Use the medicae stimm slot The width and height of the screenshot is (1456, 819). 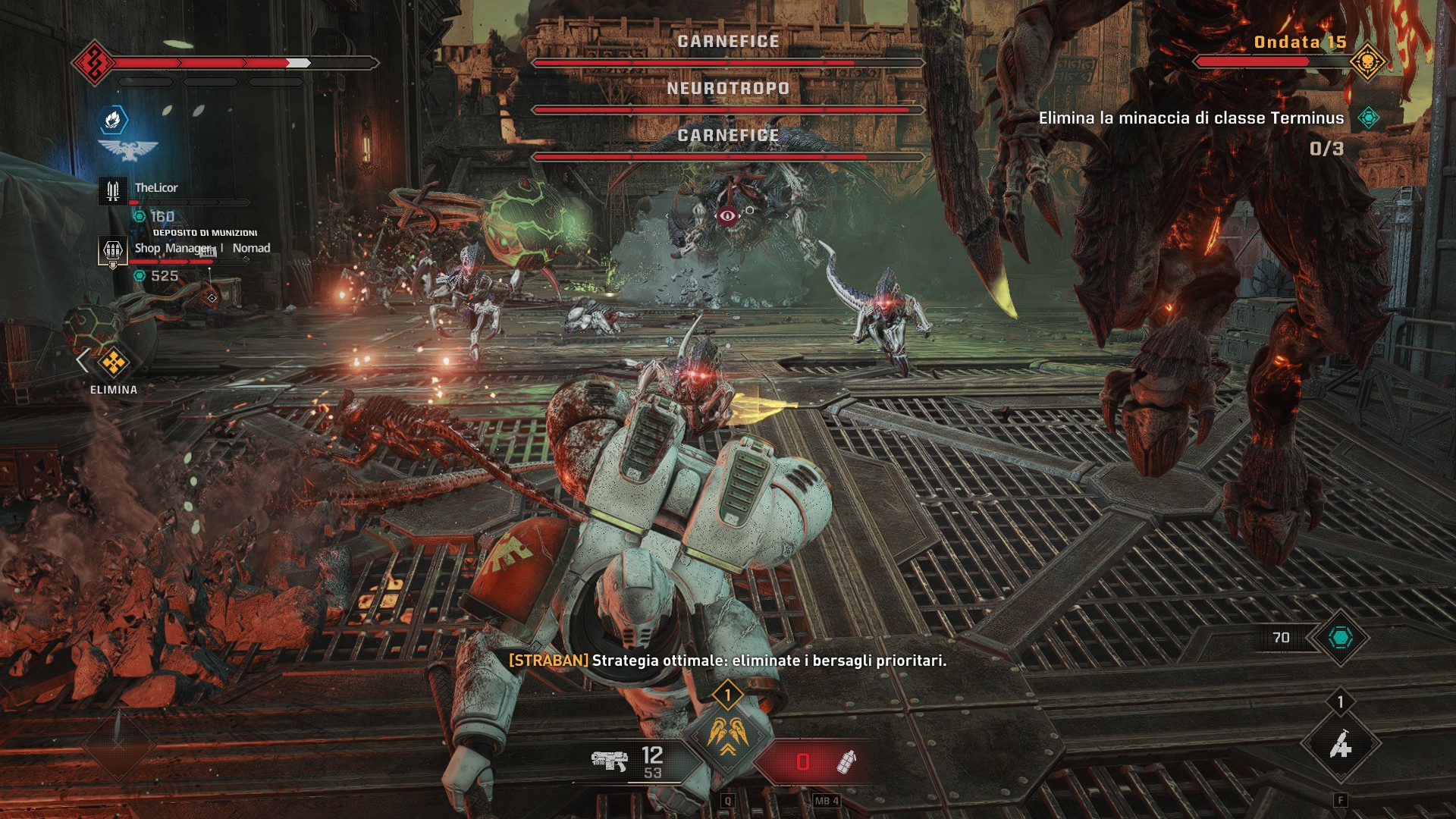[x=1340, y=746]
